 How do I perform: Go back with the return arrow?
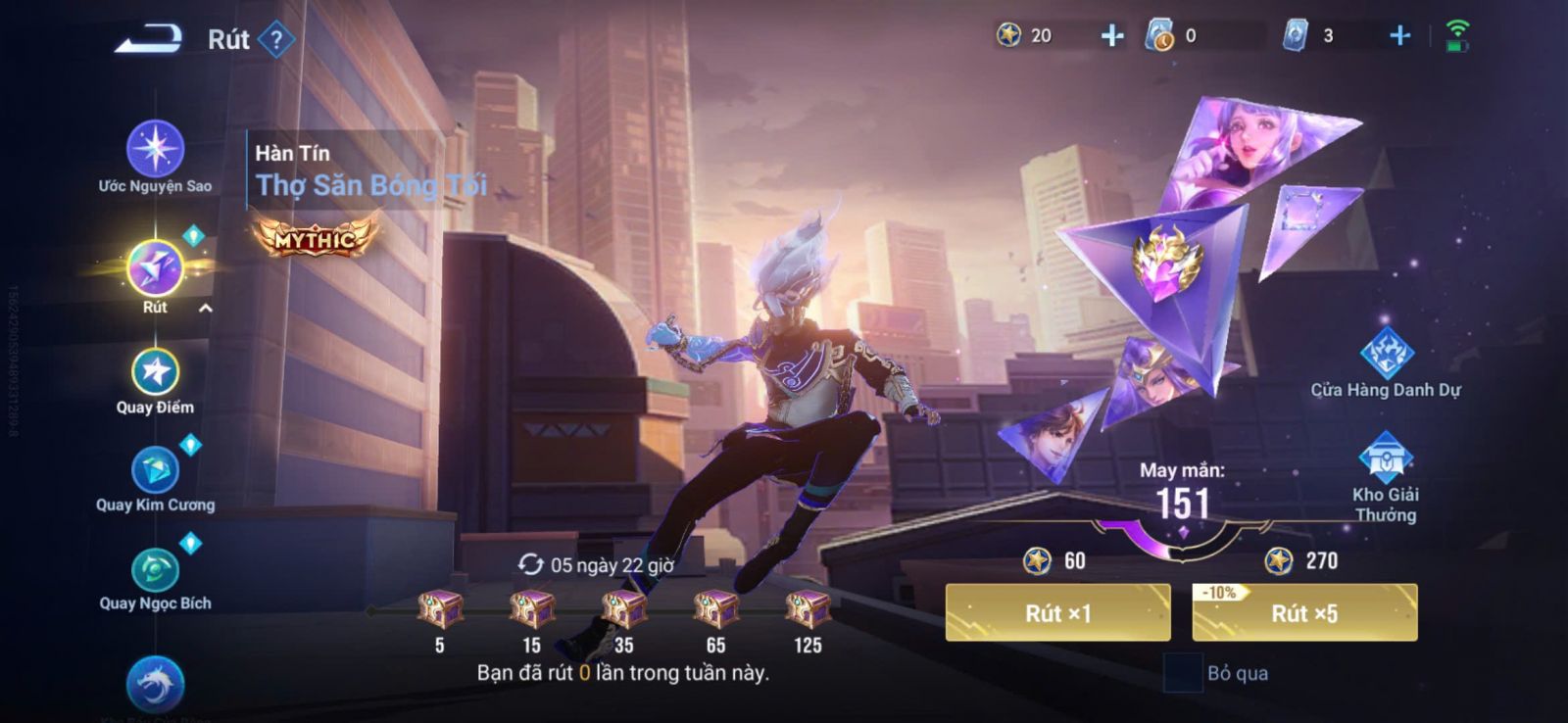pyautogui.click(x=149, y=39)
